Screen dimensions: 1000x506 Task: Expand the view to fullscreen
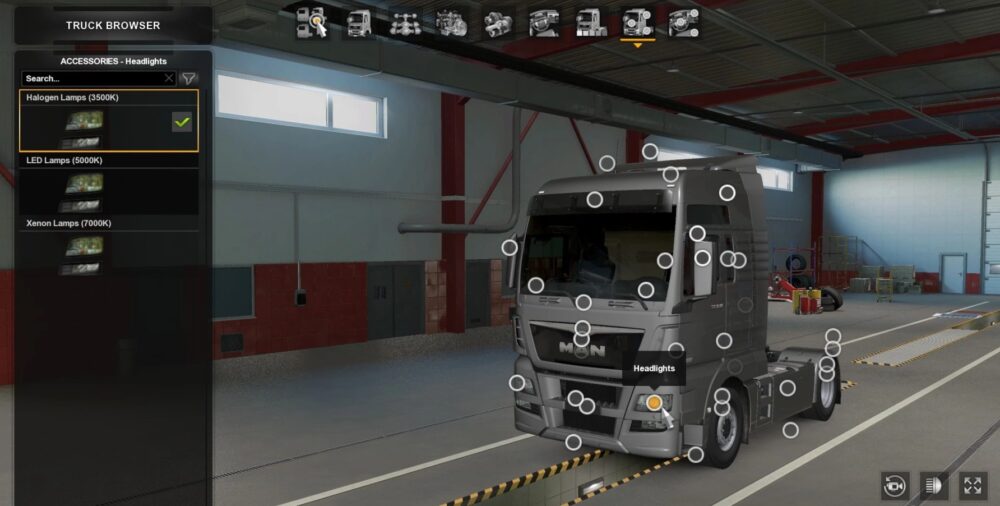973,486
